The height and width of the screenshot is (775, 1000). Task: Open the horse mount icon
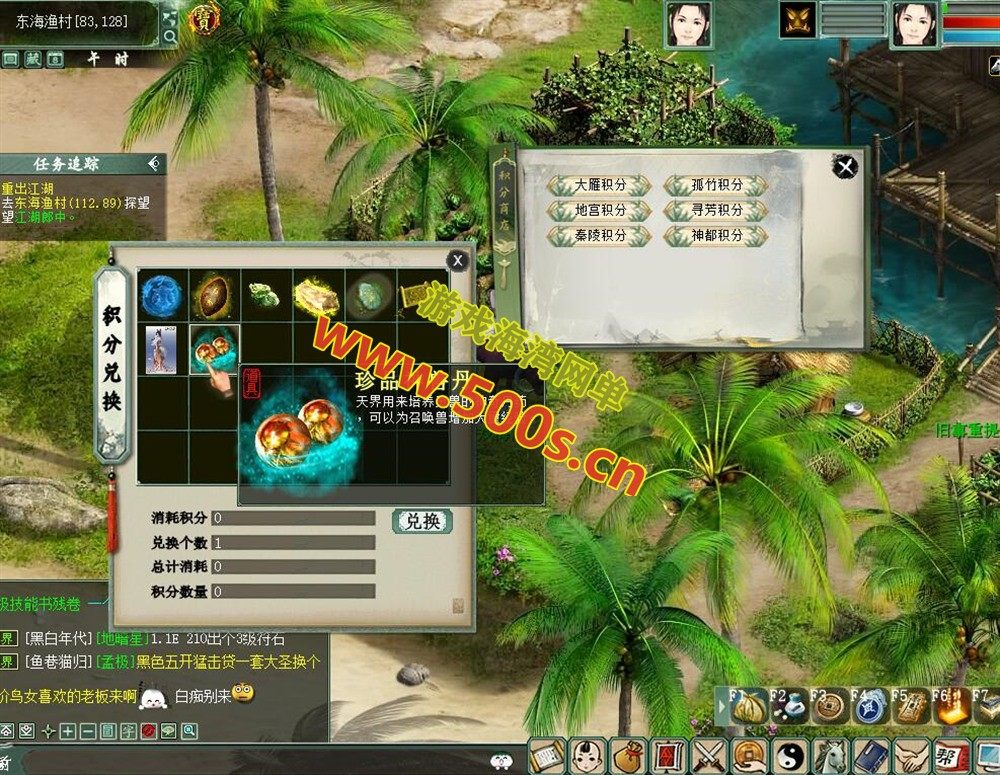828,755
